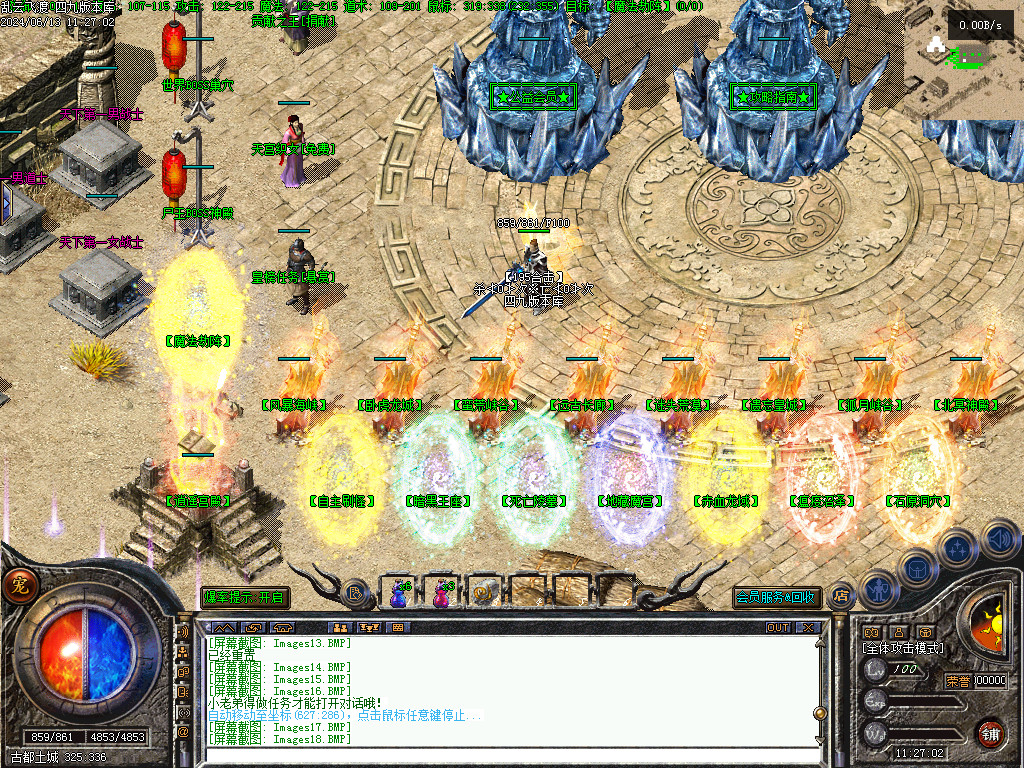Open the round 店 shop button
1024x768 pixels.
pos(841,595)
